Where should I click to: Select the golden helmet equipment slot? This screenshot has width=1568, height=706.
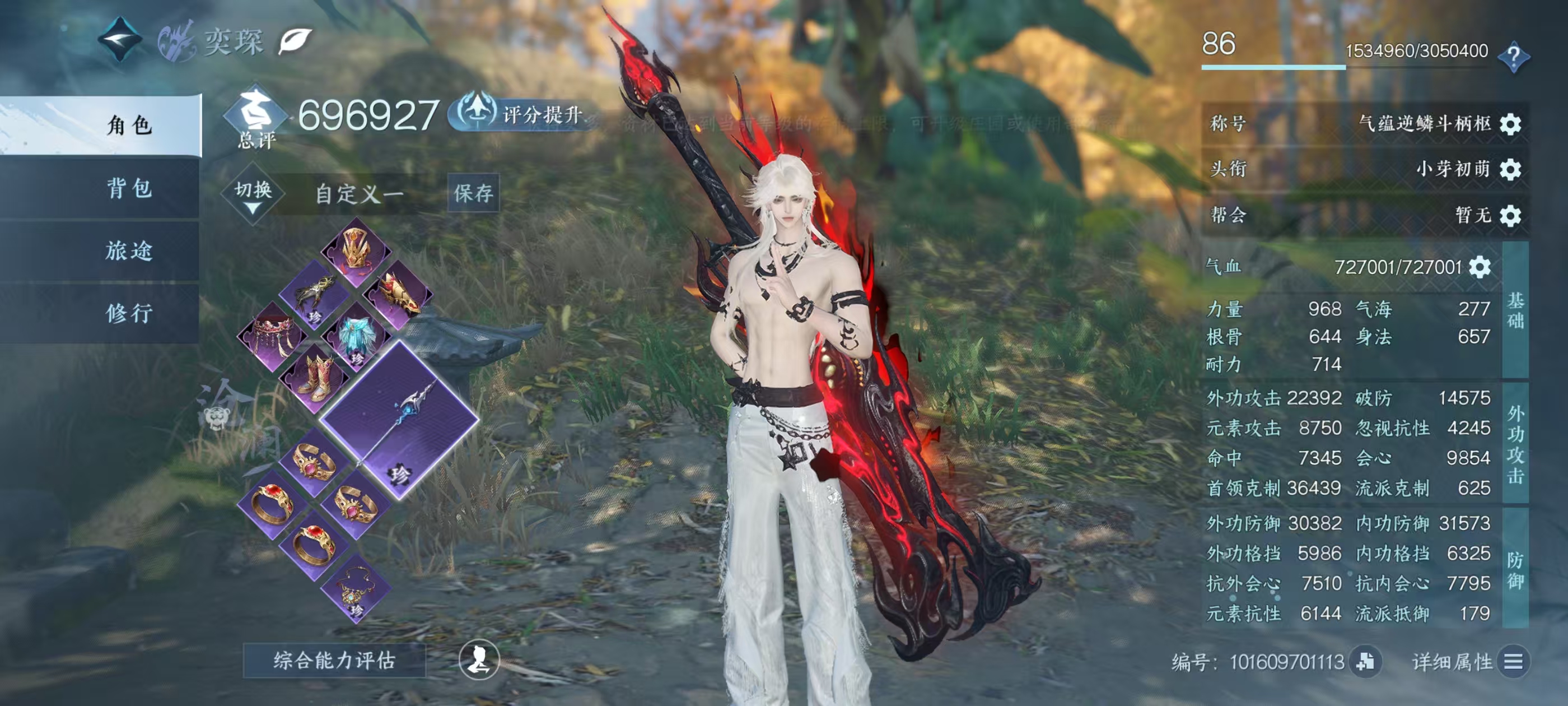point(357,250)
